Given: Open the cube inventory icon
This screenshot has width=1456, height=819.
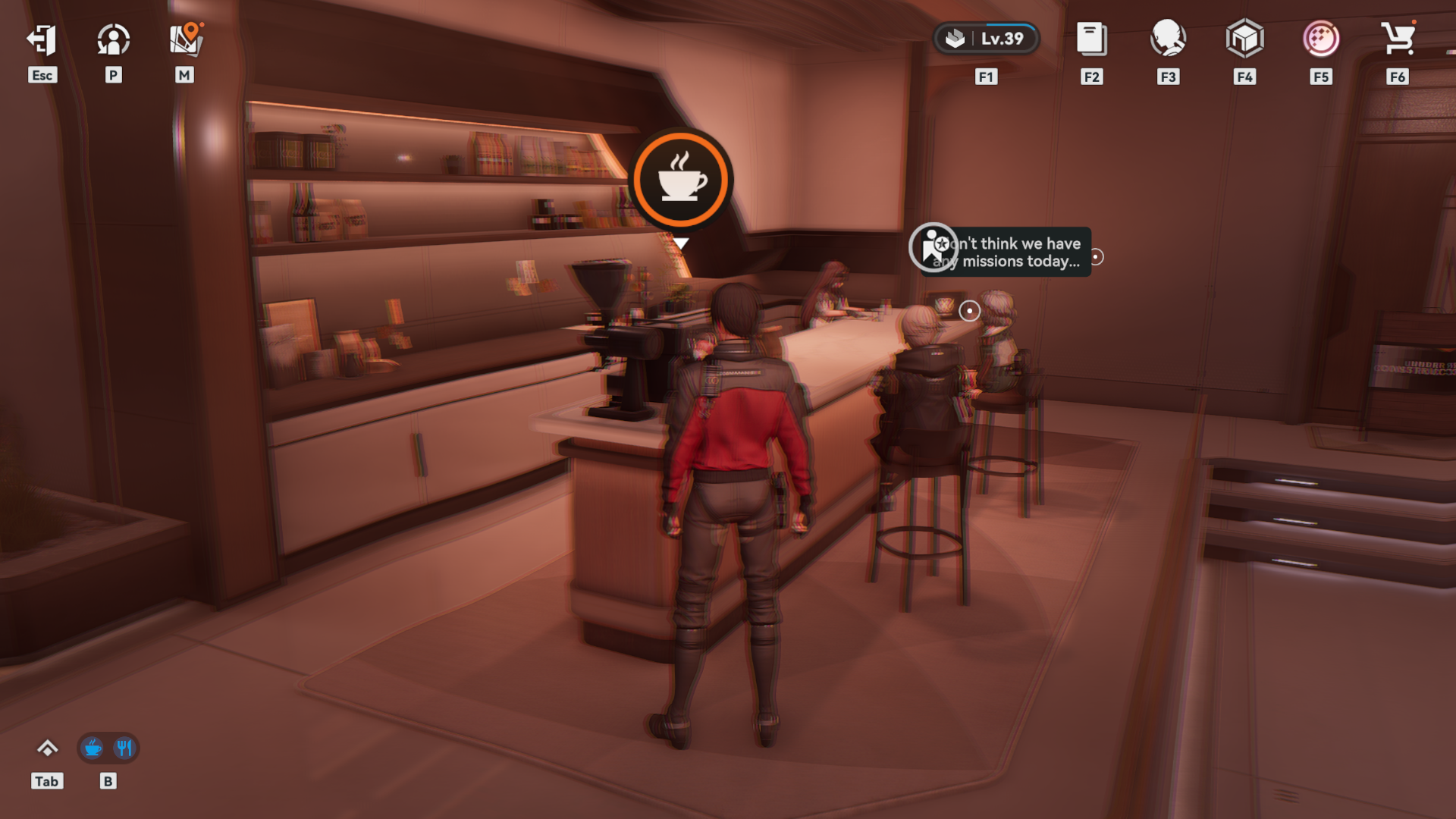Looking at the screenshot, I should click(1244, 39).
